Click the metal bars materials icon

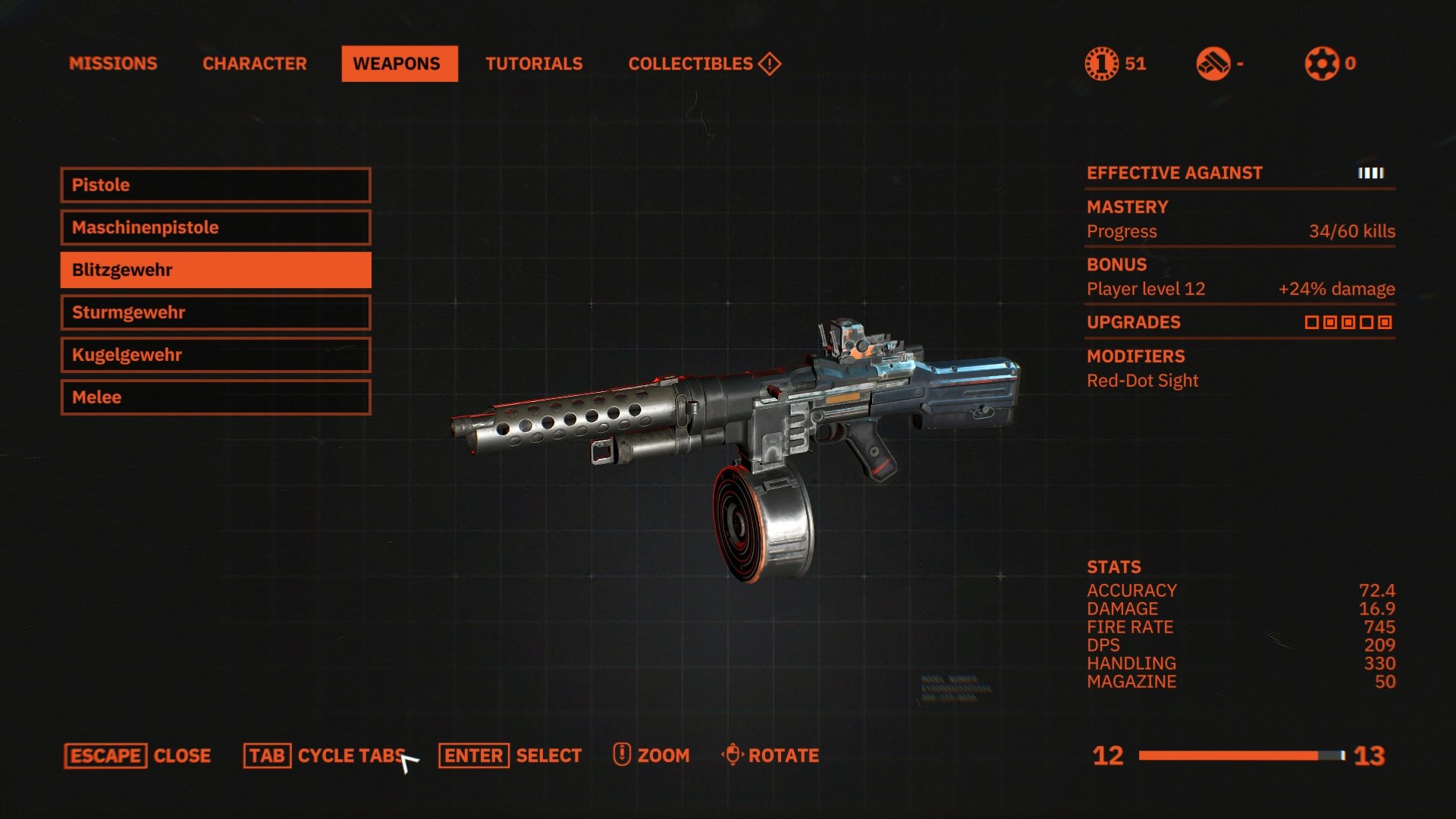click(1215, 64)
